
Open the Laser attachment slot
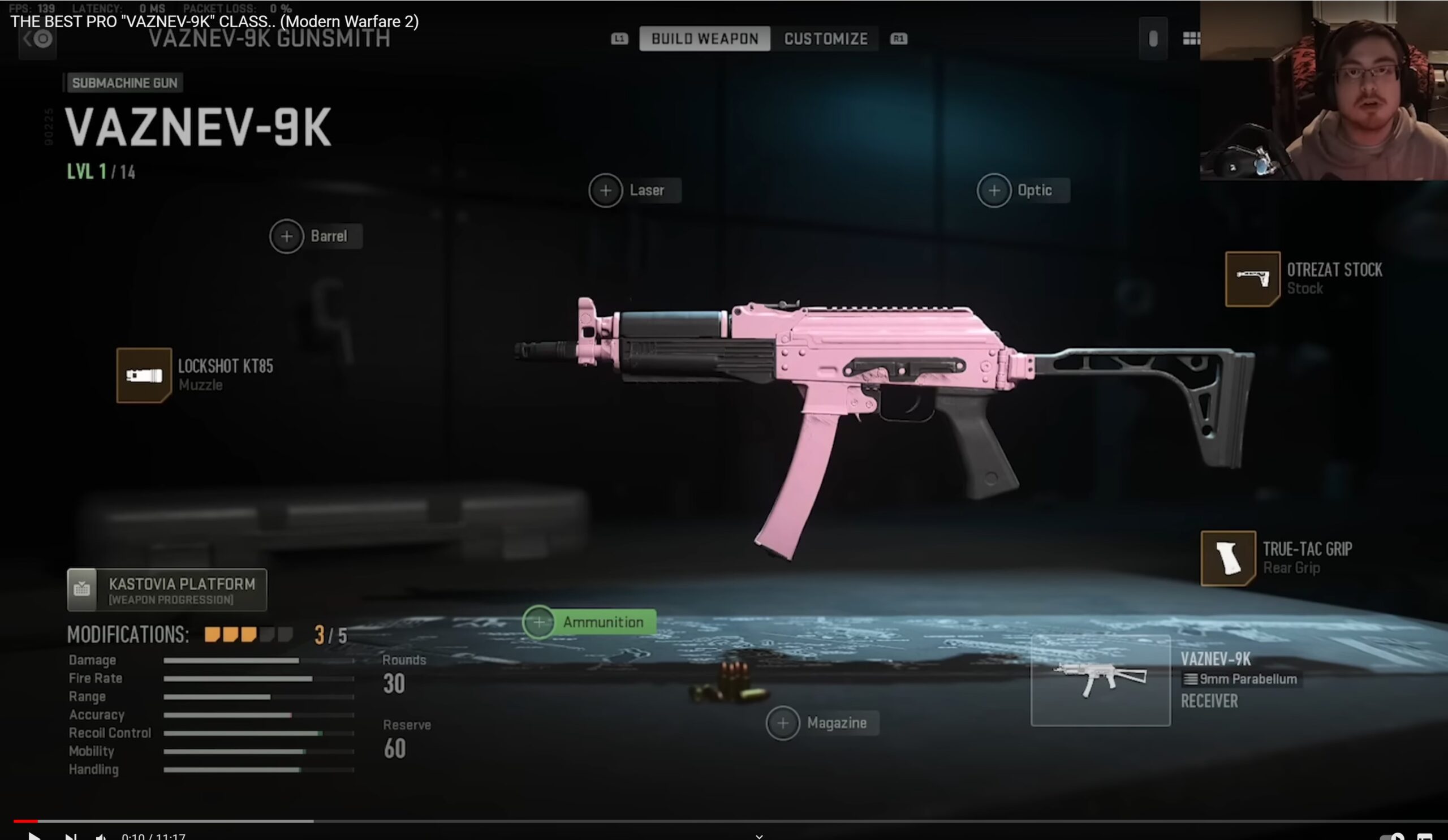click(x=605, y=190)
